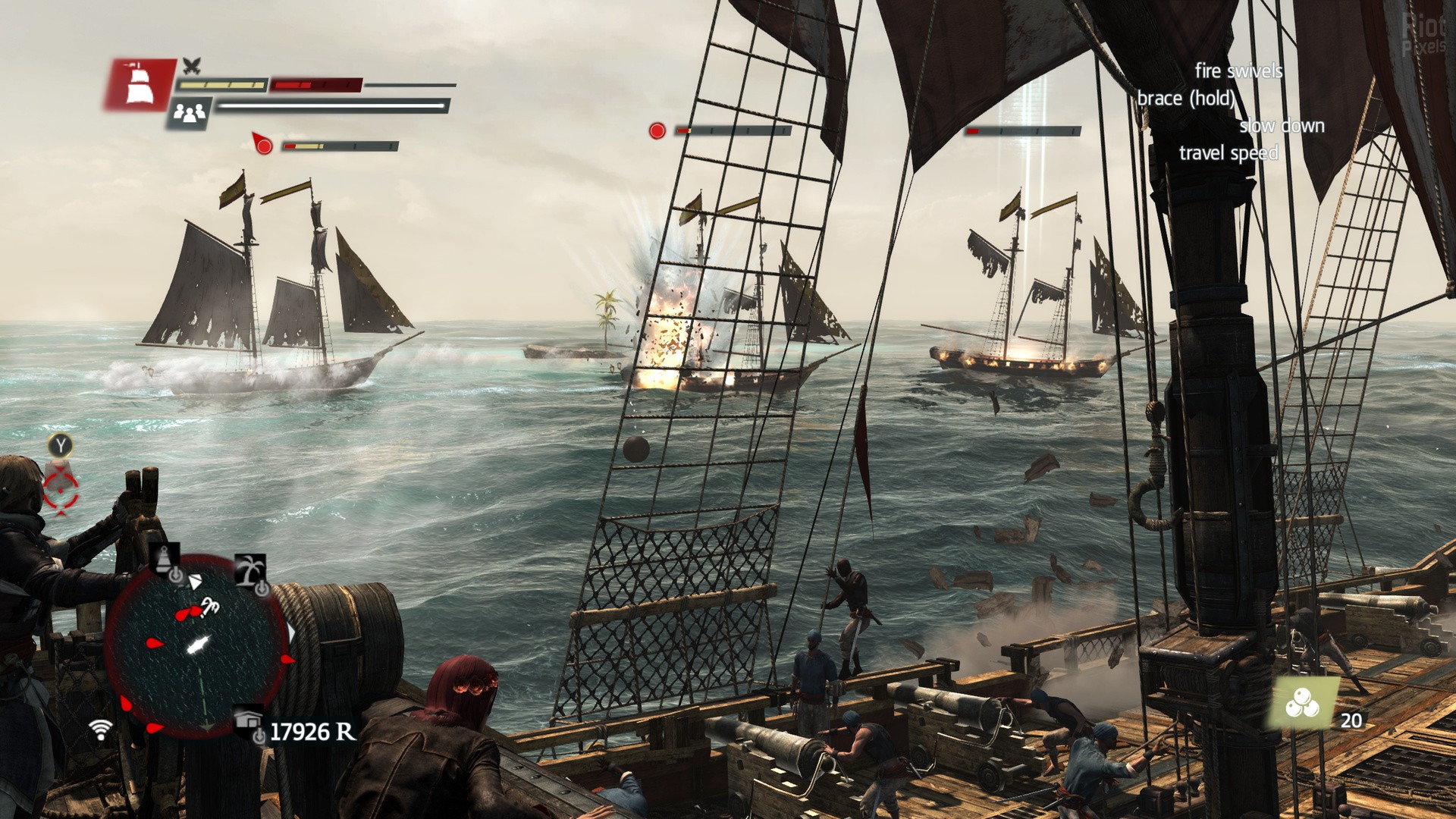
Task: Click the white player ship on minimap
Action: click(x=197, y=645)
